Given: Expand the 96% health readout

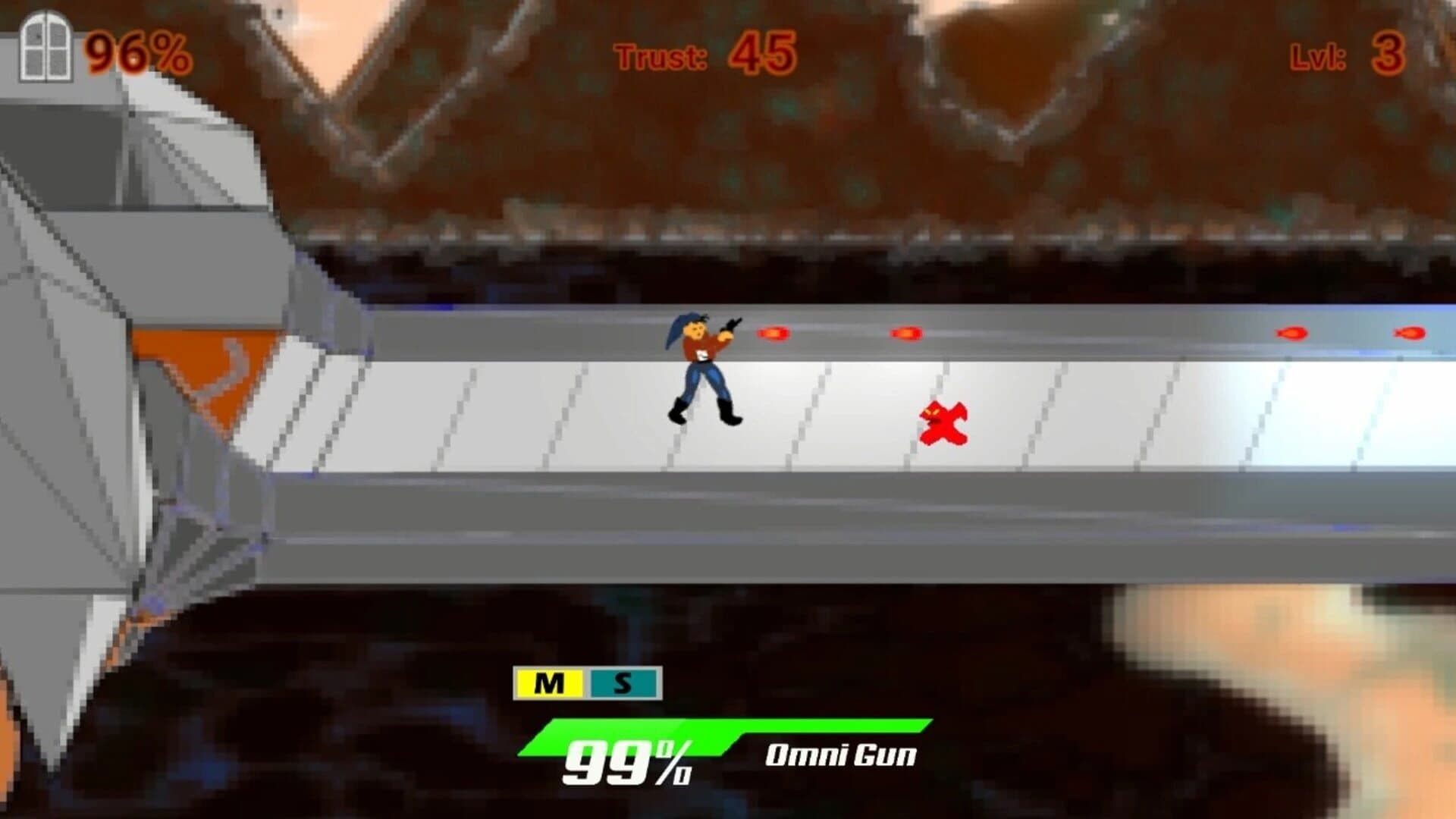Looking at the screenshot, I should point(136,52).
